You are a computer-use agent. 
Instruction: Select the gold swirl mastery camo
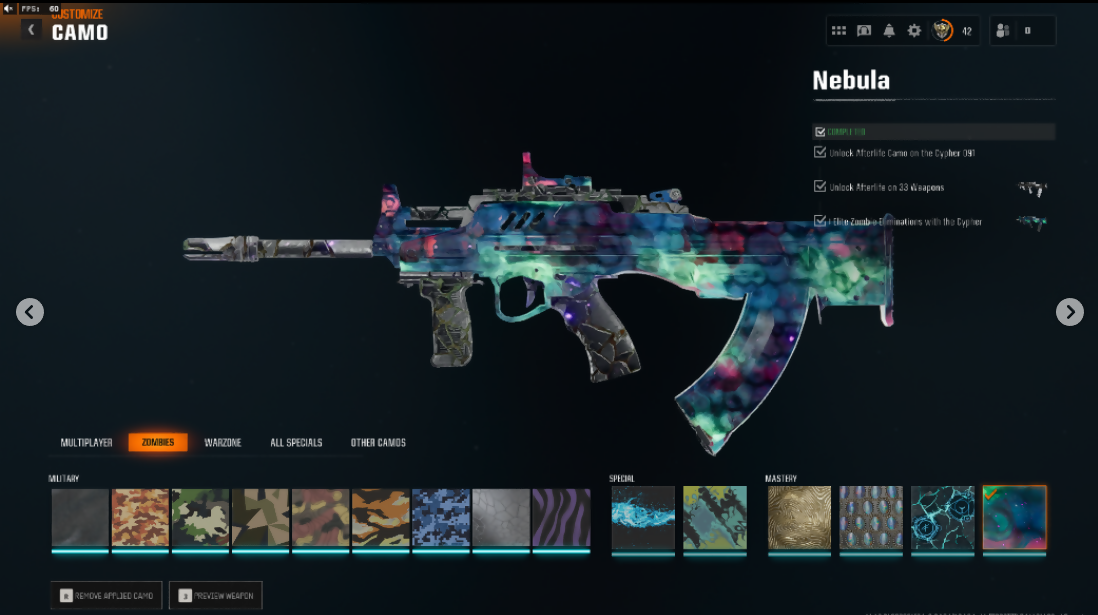799,518
